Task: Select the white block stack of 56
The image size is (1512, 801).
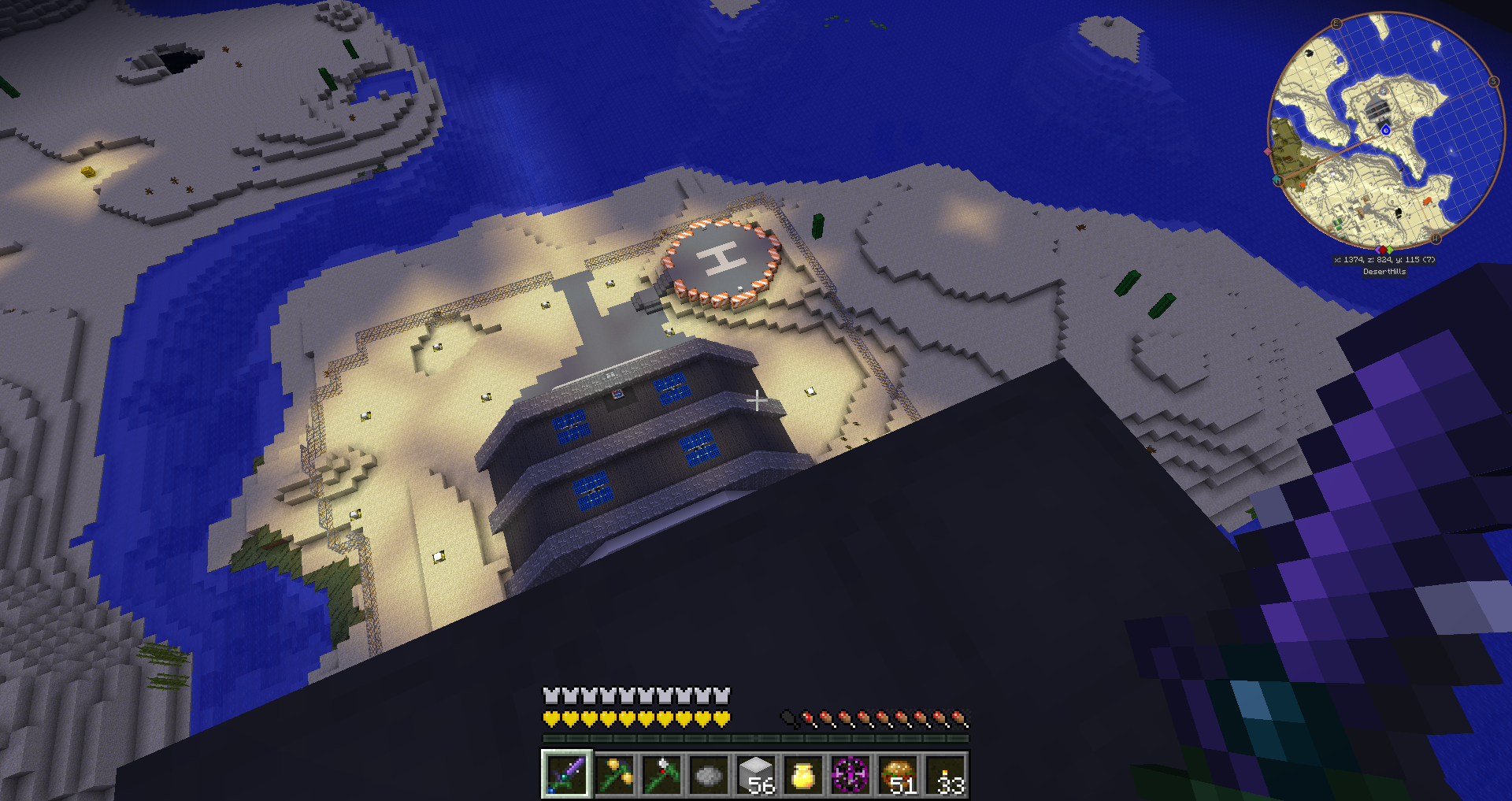Action: (x=756, y=774)
